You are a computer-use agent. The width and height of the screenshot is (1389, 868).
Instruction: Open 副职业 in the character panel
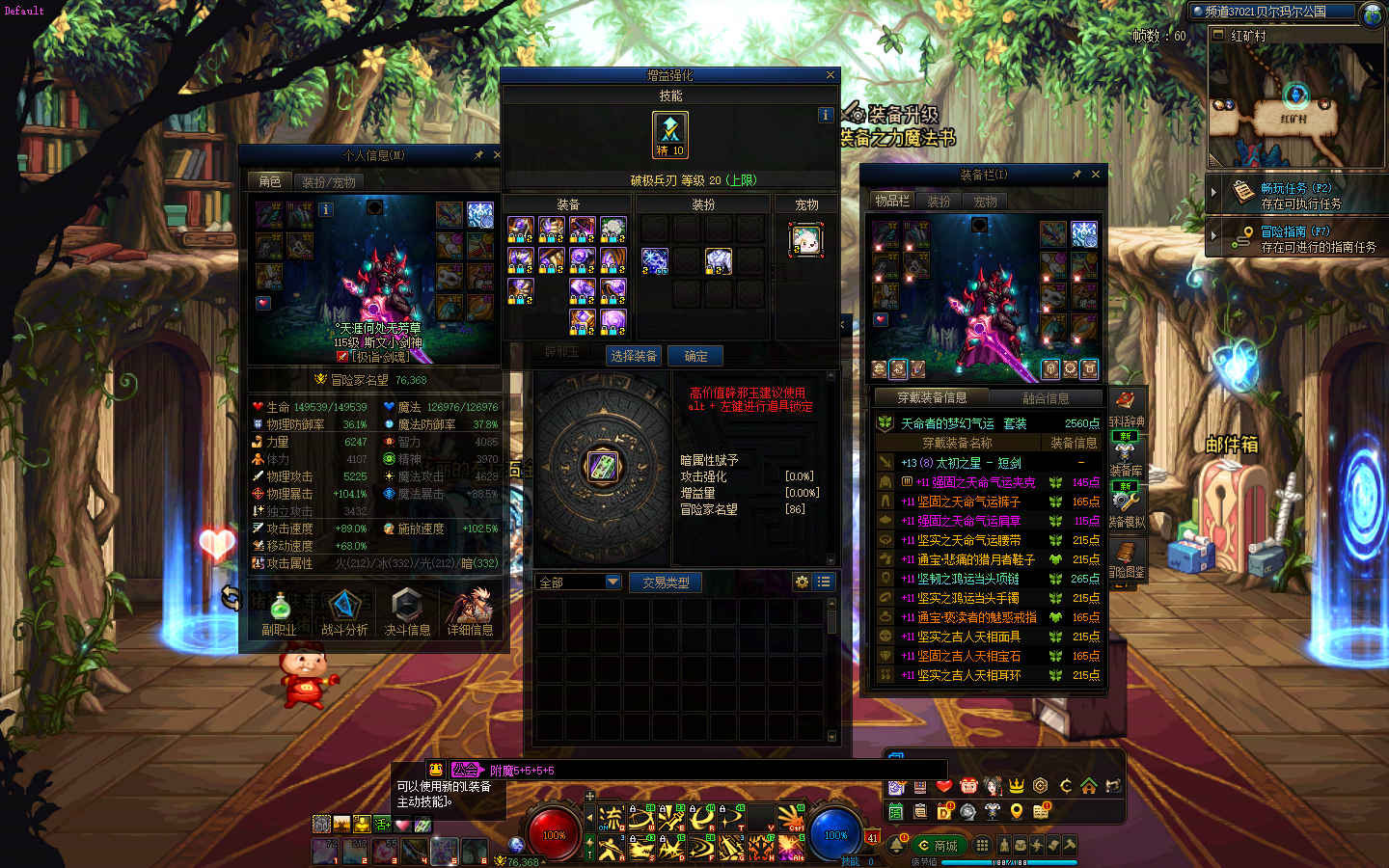pos(279,612)
